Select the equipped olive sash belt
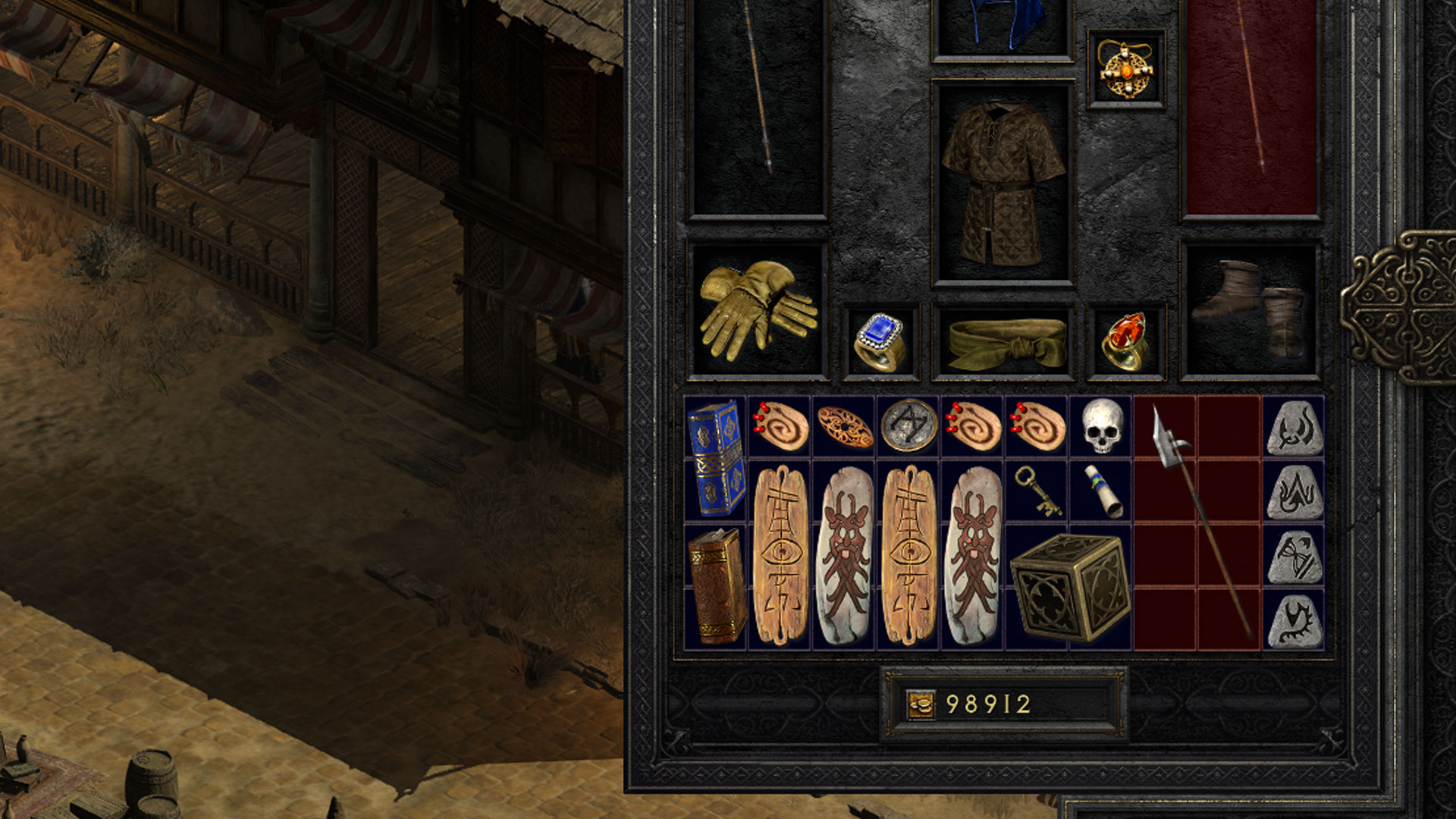Image resolution: width=1456 pixels, height=819 pixels. pyautogui.click(x=1003, y=343)
